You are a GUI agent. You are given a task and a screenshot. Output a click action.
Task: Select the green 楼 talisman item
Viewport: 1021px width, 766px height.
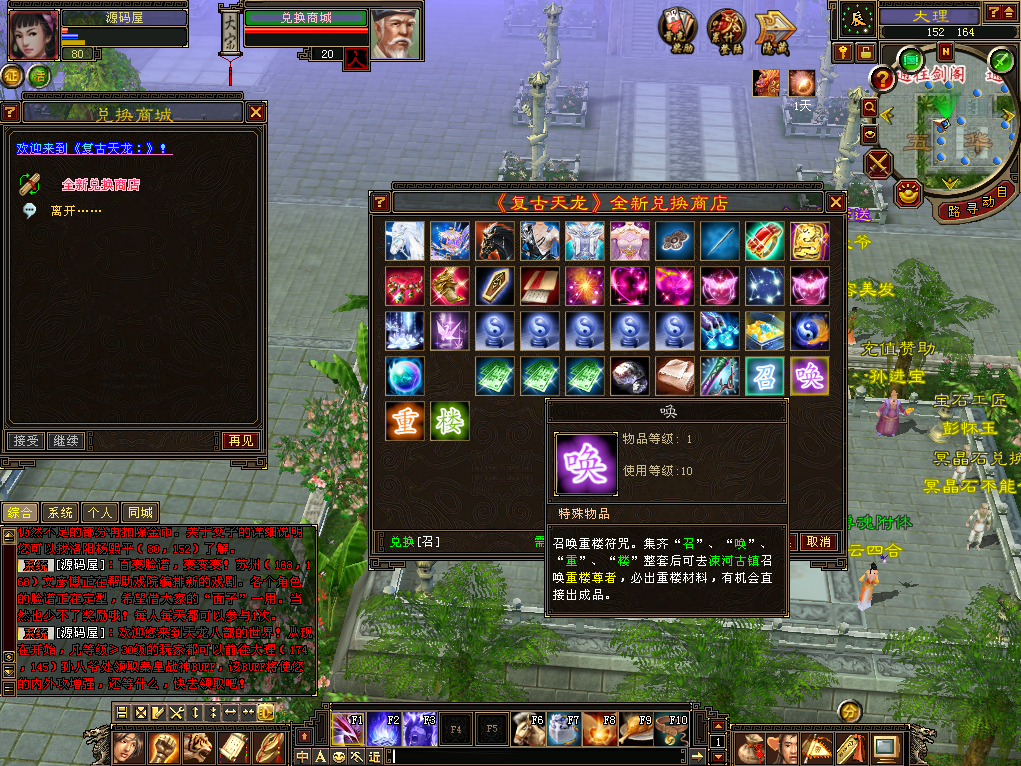pyautogui.click(x=450, y=421)
